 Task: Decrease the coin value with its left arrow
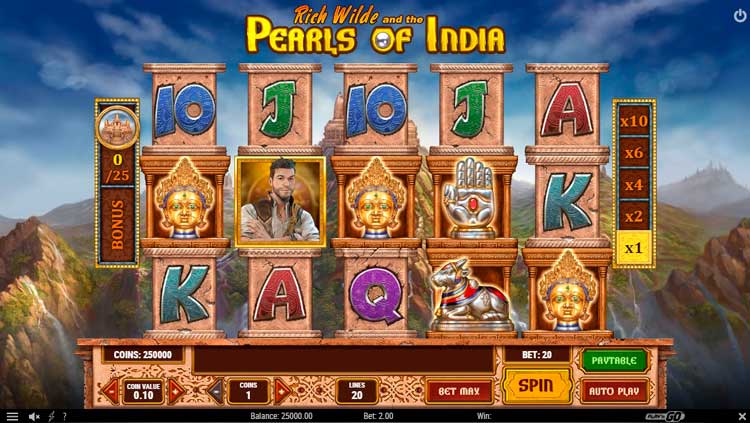click(x=111, y=390)
